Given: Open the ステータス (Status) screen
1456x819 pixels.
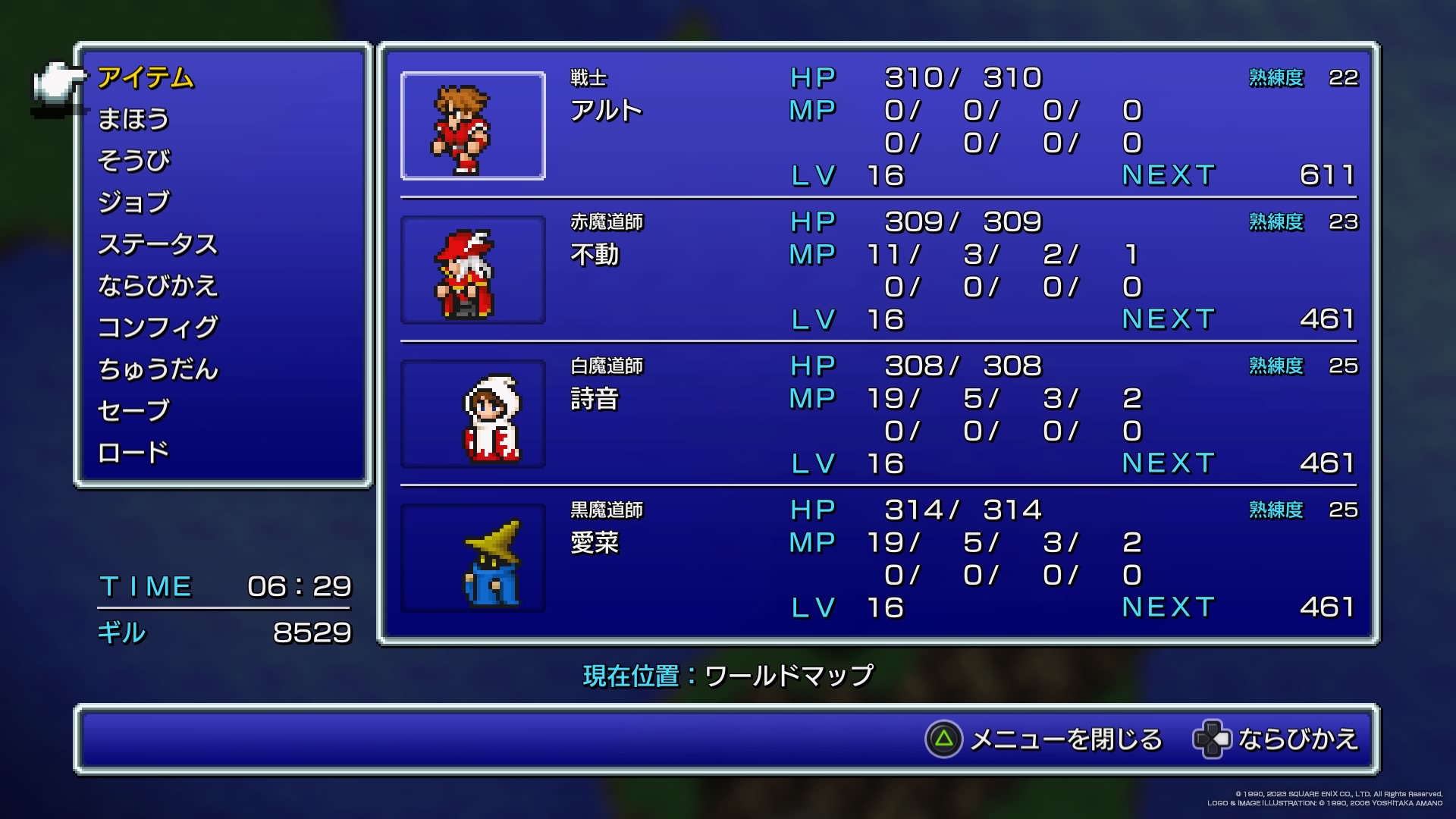Looking at the screenshot, I should [x=158, y=244].
